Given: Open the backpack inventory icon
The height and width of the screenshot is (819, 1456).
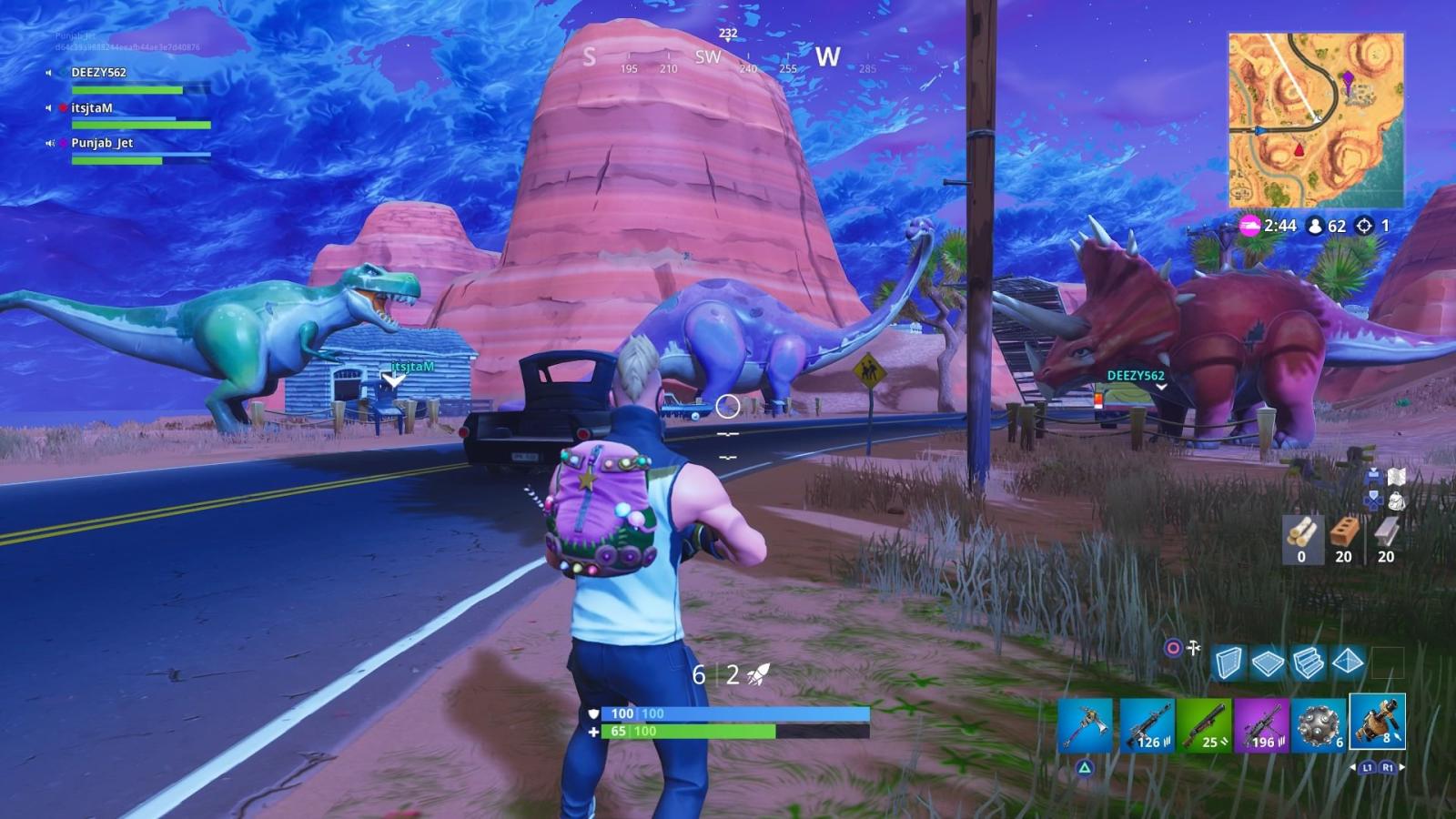Looking at the screenshot, I should pyautogui.click(x=1397, y=501).
